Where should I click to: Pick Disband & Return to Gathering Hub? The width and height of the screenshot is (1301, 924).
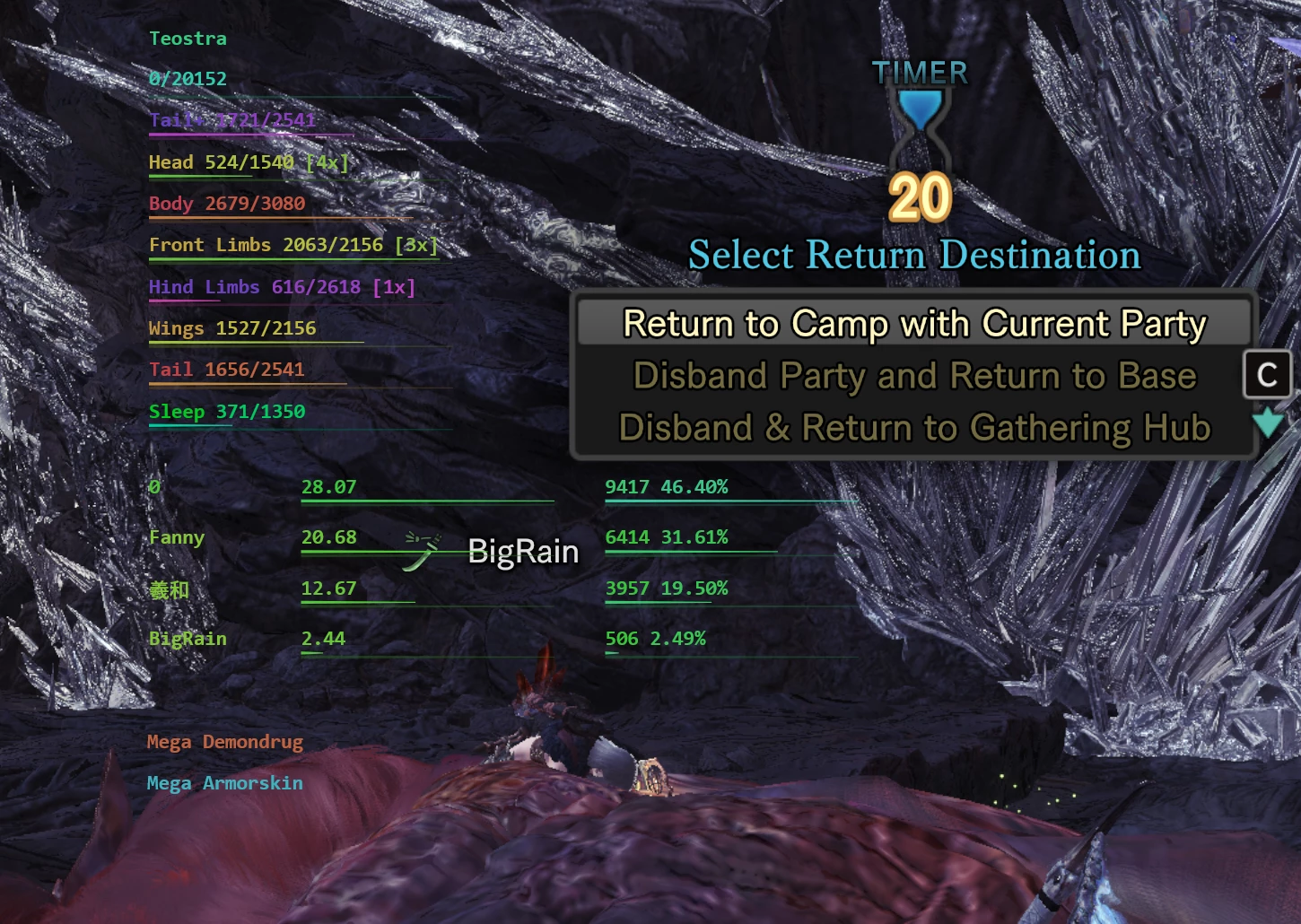pos(913,428)
